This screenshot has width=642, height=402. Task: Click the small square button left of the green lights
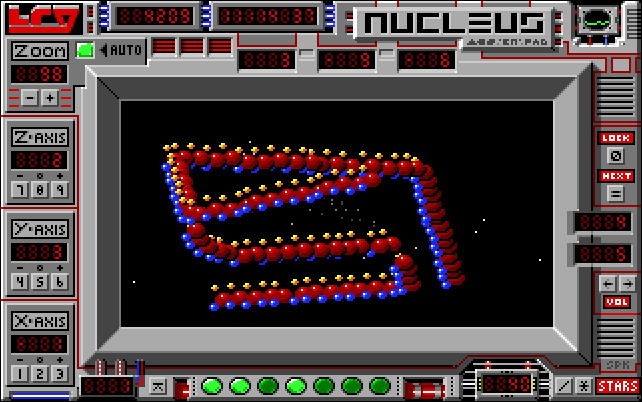(x=157, y=385)
